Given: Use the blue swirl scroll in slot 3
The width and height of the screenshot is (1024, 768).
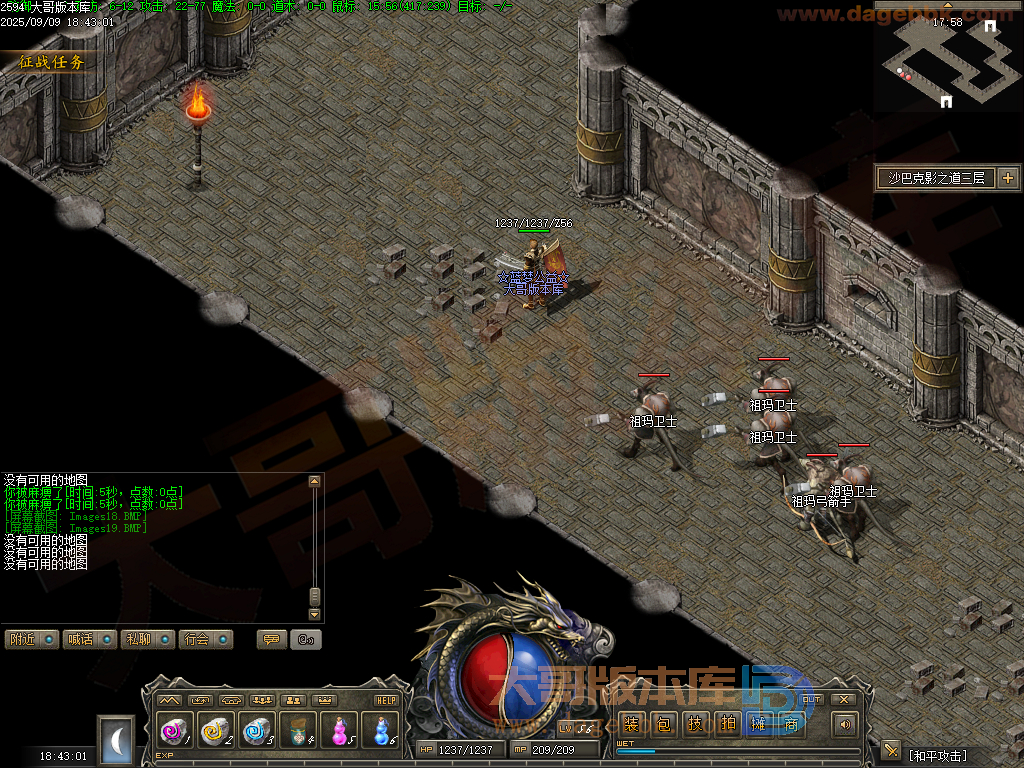Looking at the screenshot, I should tap(256, 732).
